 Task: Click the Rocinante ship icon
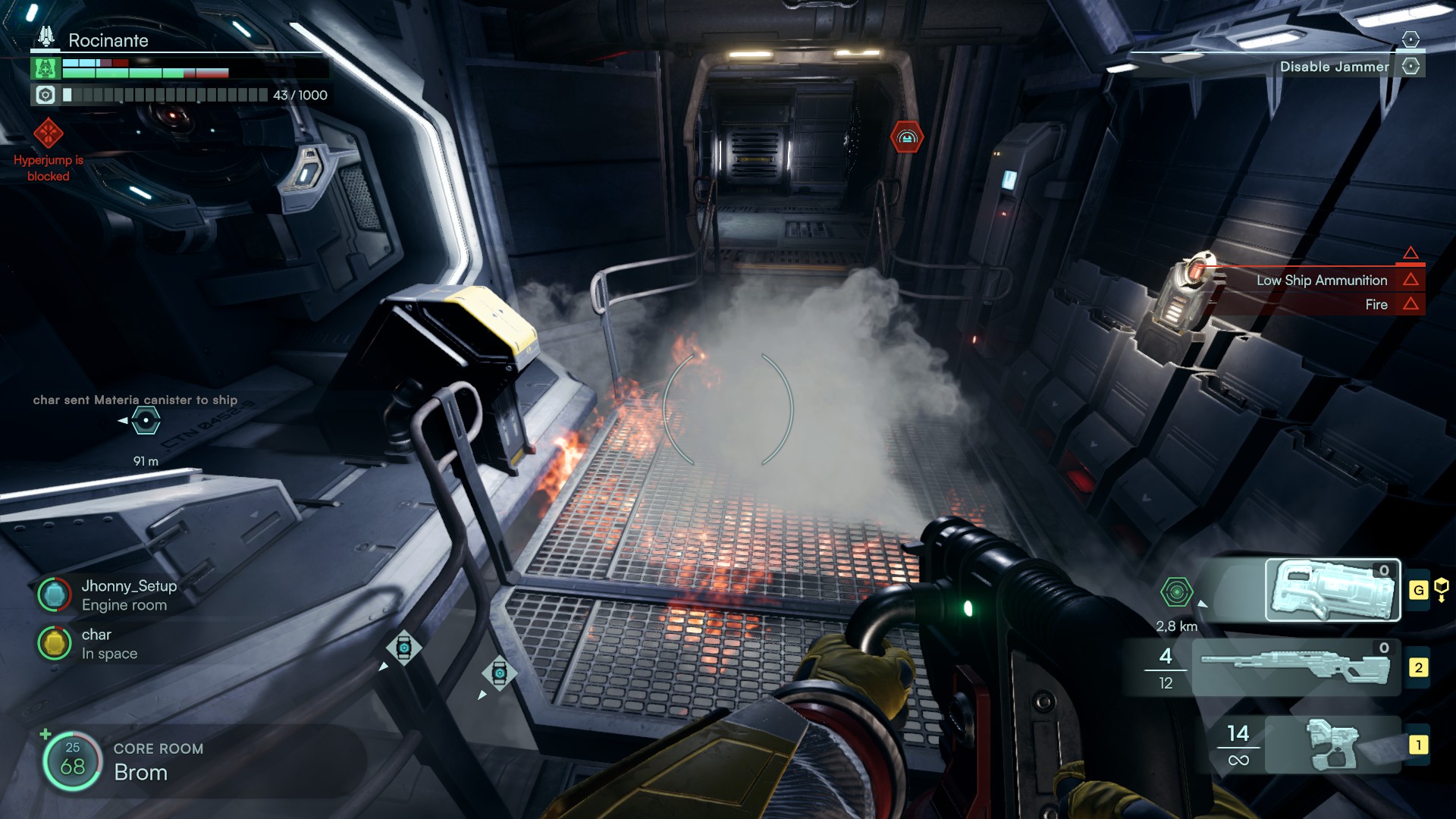coord(46,36)
